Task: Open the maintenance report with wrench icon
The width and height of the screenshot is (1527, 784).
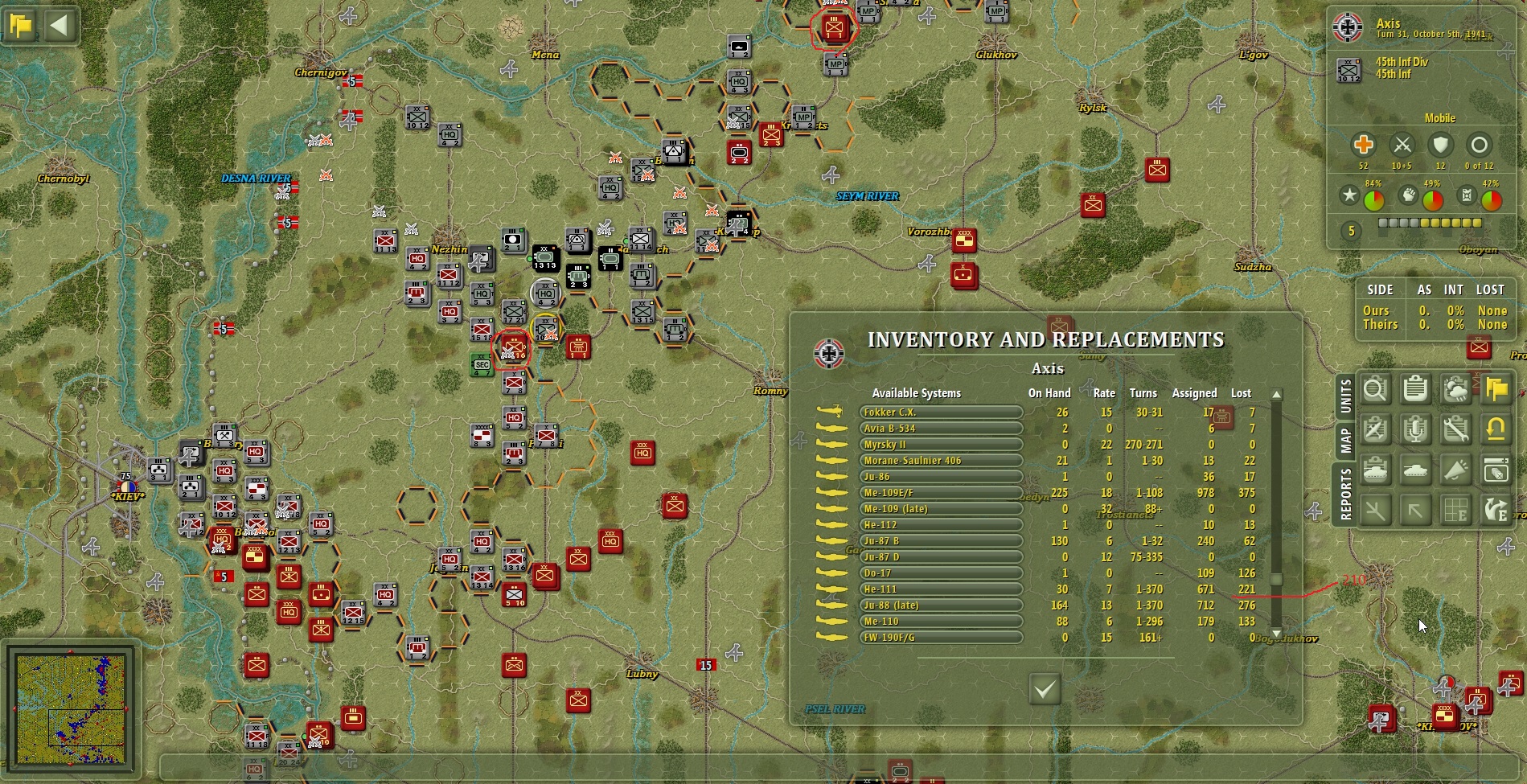Action: coord(1455,430)
